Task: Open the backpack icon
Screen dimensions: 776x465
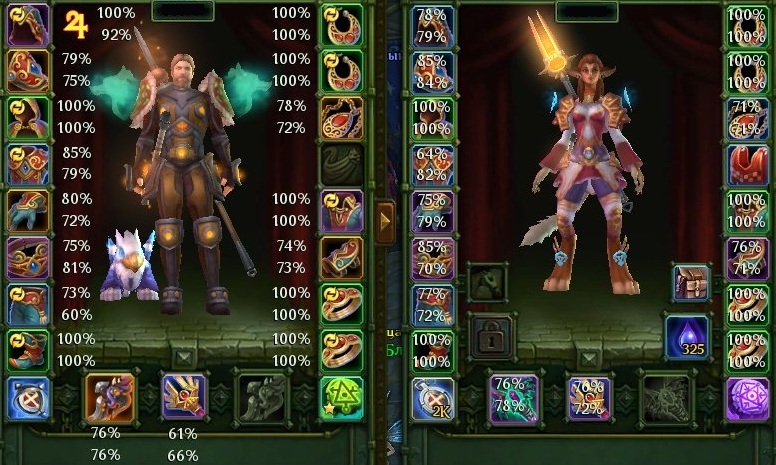Action: click(690, 283)
